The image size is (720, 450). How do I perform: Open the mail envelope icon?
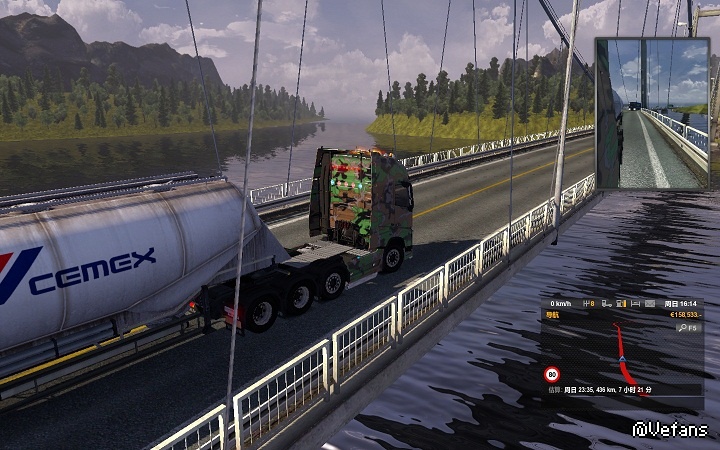pos(649,304)
